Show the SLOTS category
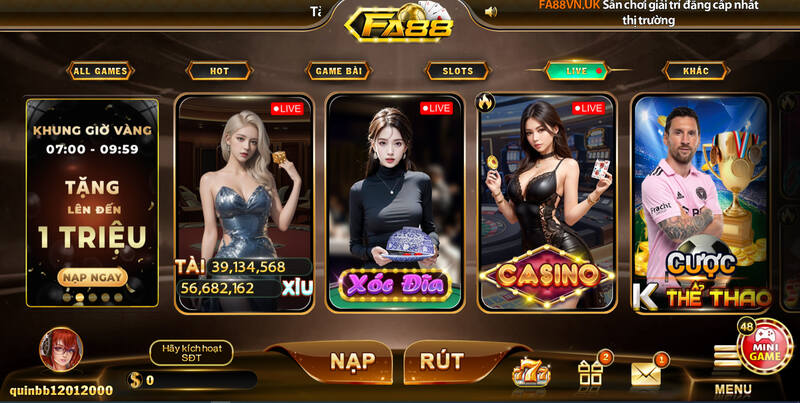Viewport: 800px width, 403px height. [458, 71]
